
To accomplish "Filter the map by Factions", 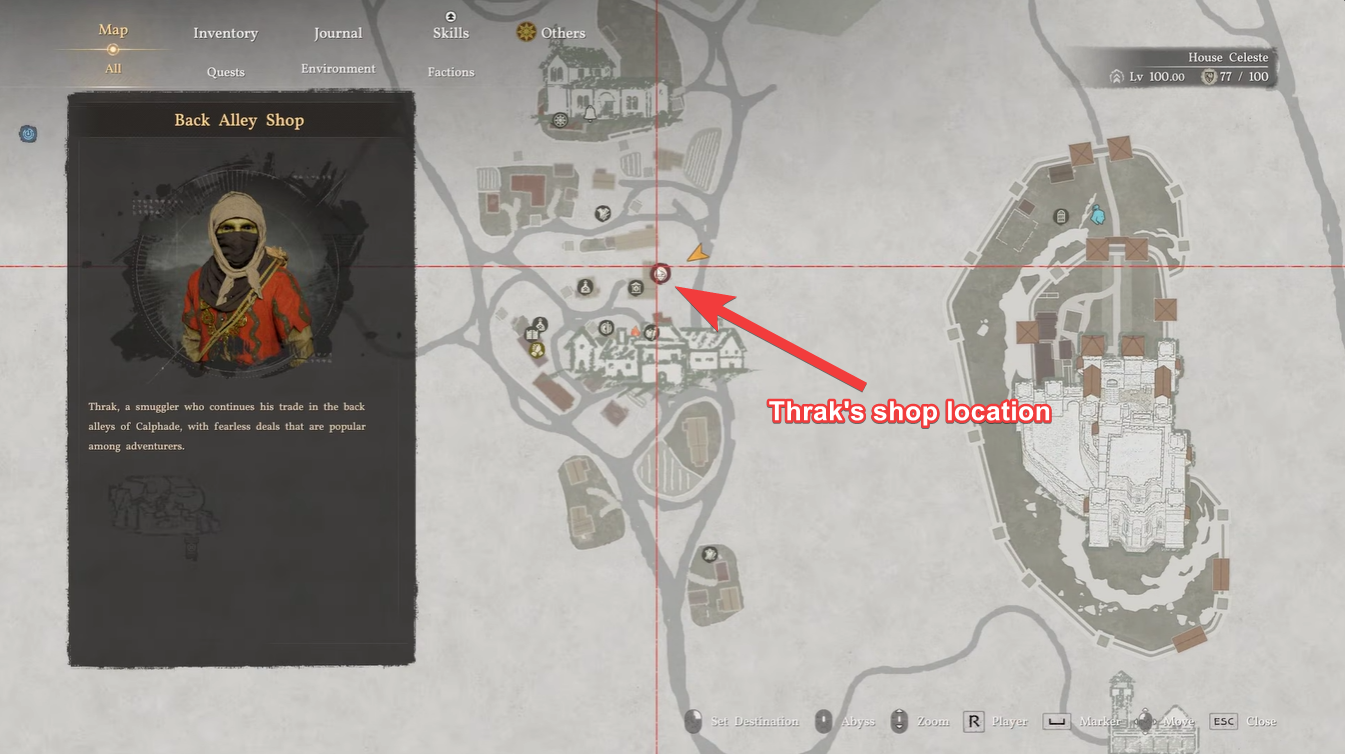I will 451,72.
